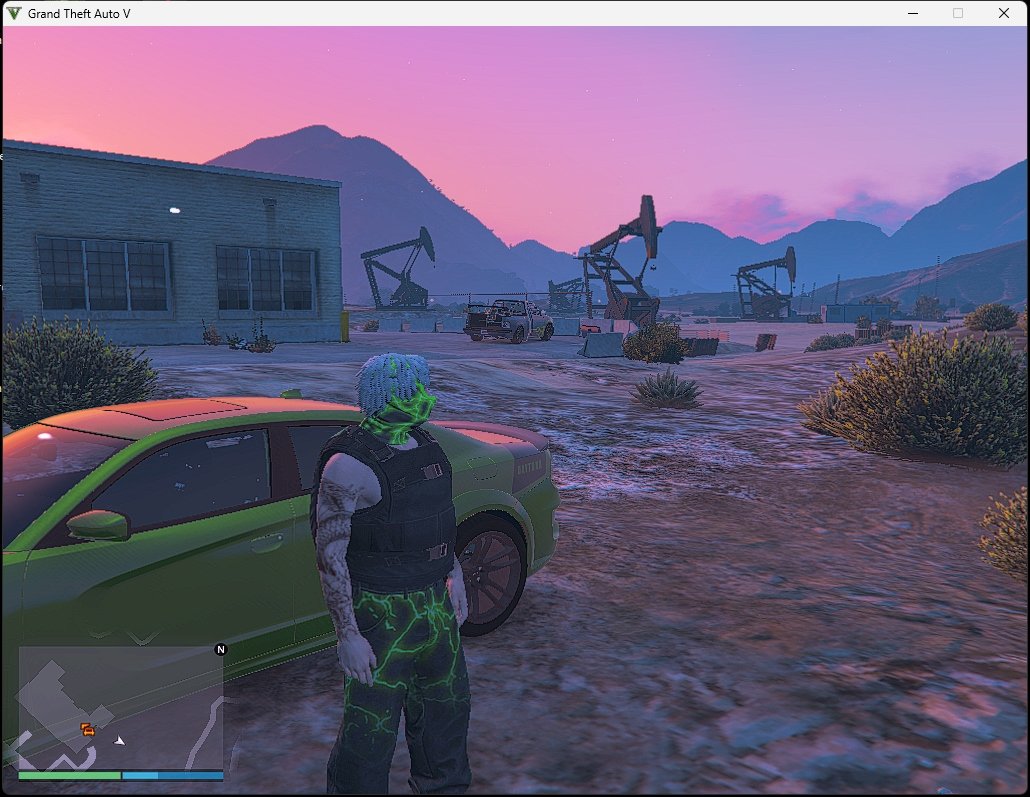Click the north compass marker on the minimap

221,649
